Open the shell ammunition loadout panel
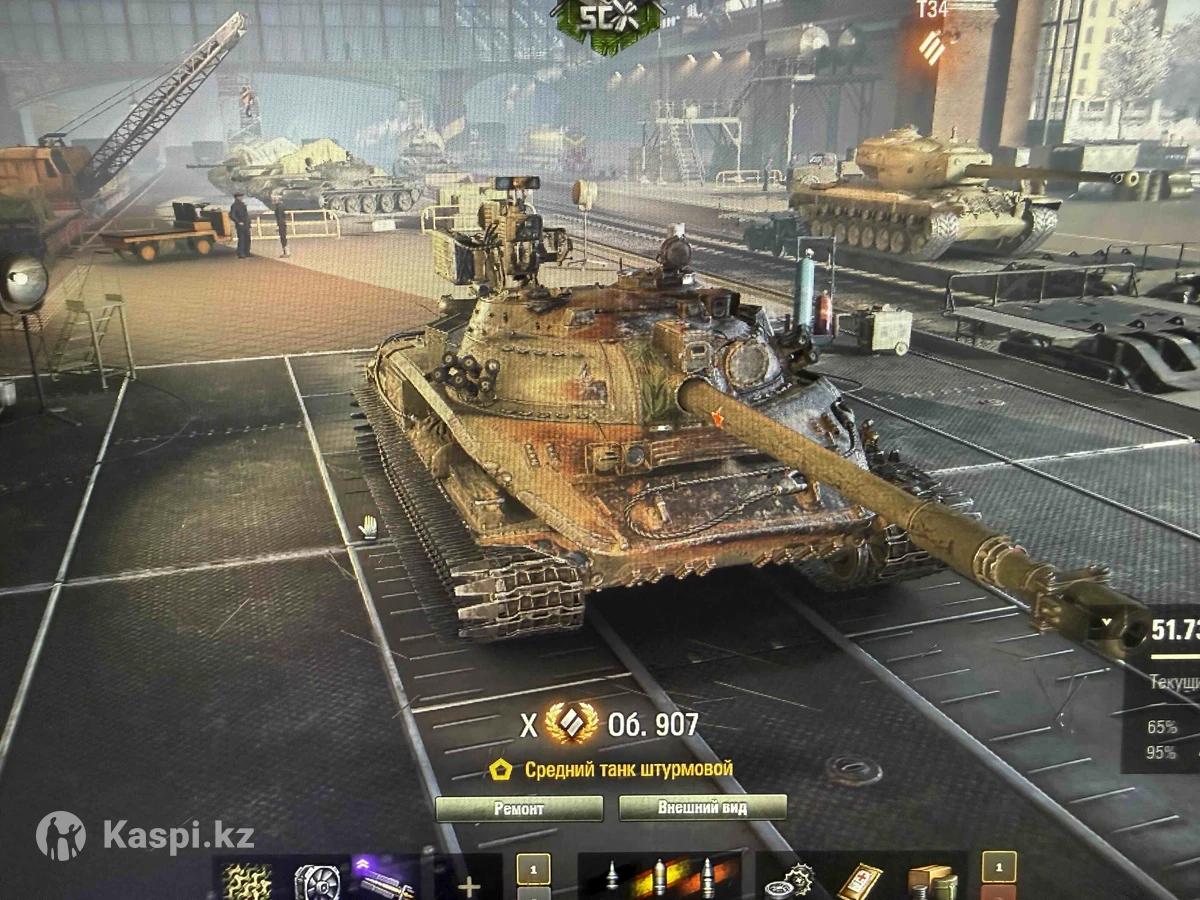The width and height of the screenshot is (1200, 900). (x=660, y=879)
